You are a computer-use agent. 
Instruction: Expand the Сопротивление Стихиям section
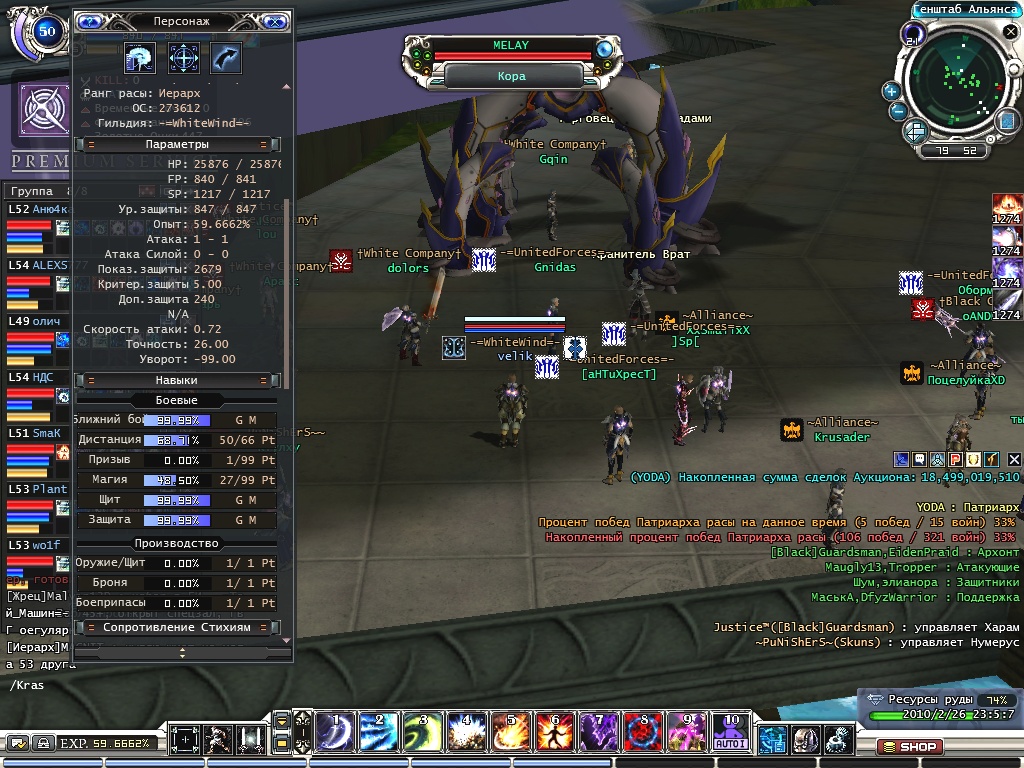pos(176,627)
